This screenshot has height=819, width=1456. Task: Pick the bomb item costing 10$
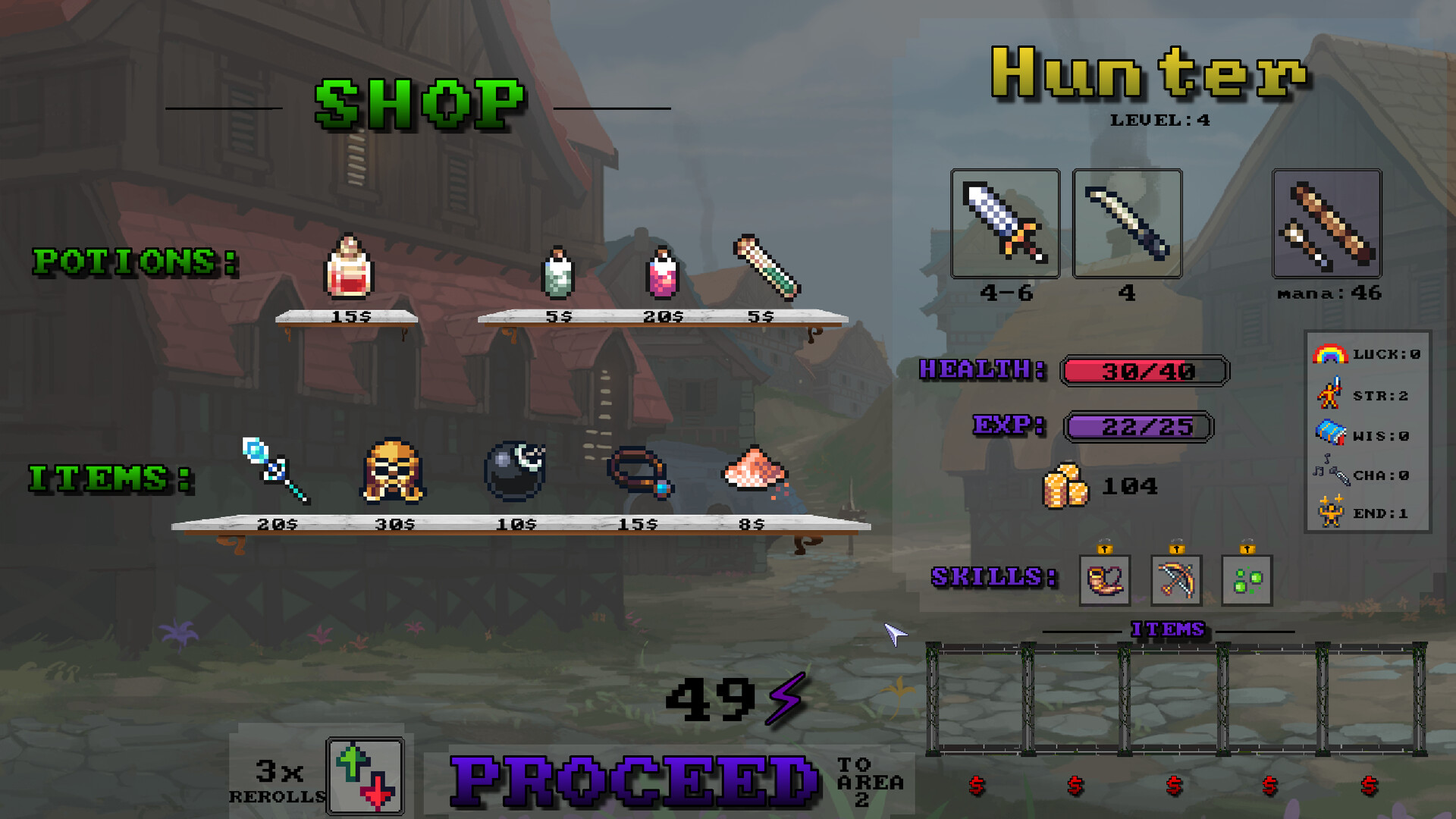click(516, 470)
